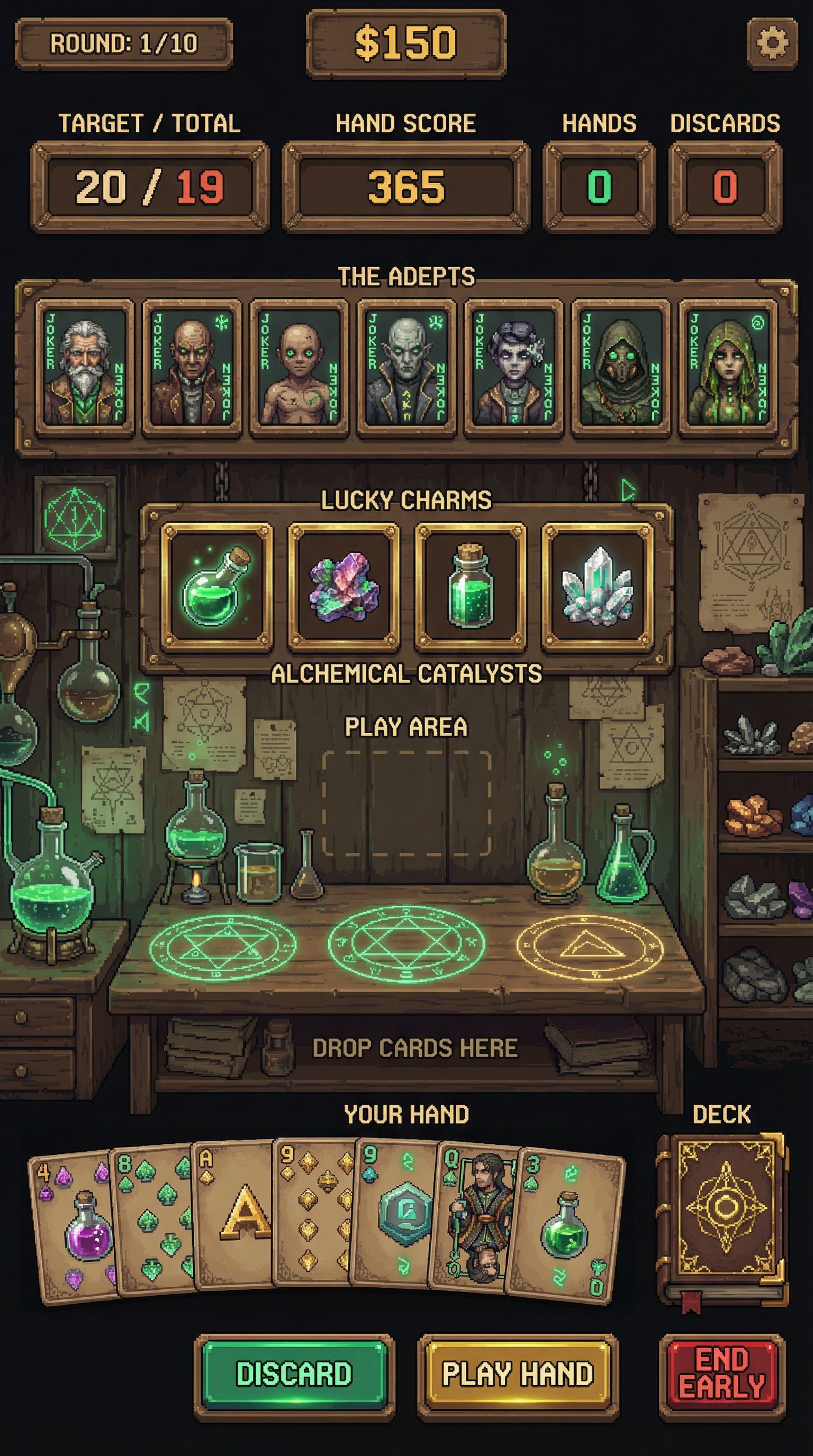This screenshot has width=813, height=1456.
Task: Select the white-teal crystal charm
Action: 598,588
